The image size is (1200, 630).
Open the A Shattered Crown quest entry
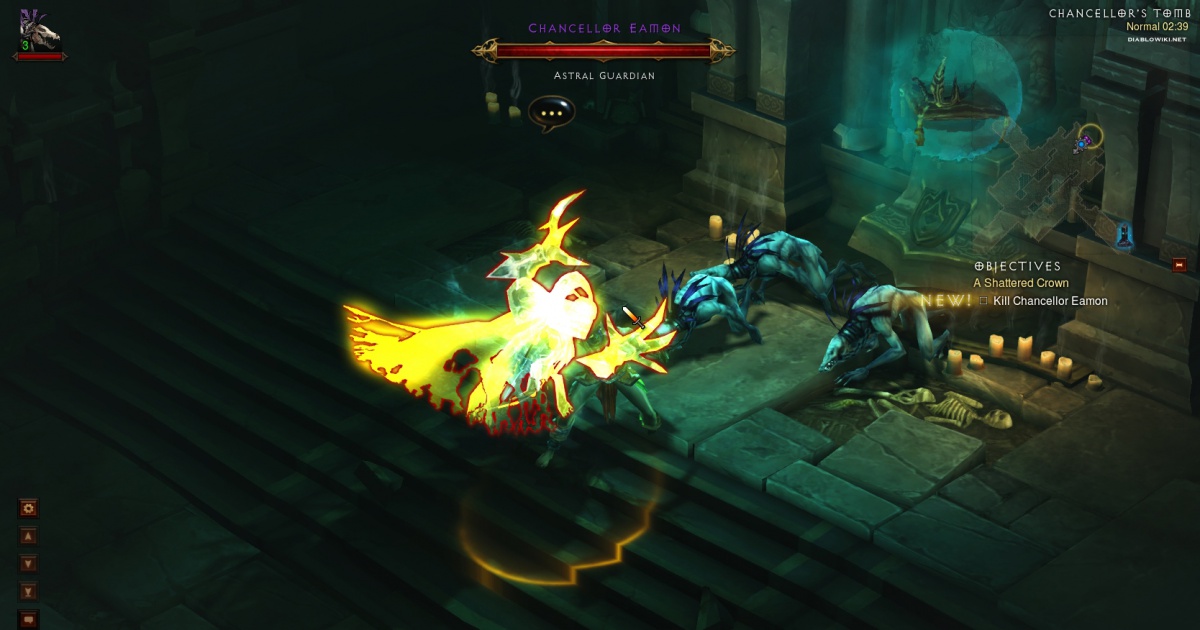click(x=1021, y=283)
